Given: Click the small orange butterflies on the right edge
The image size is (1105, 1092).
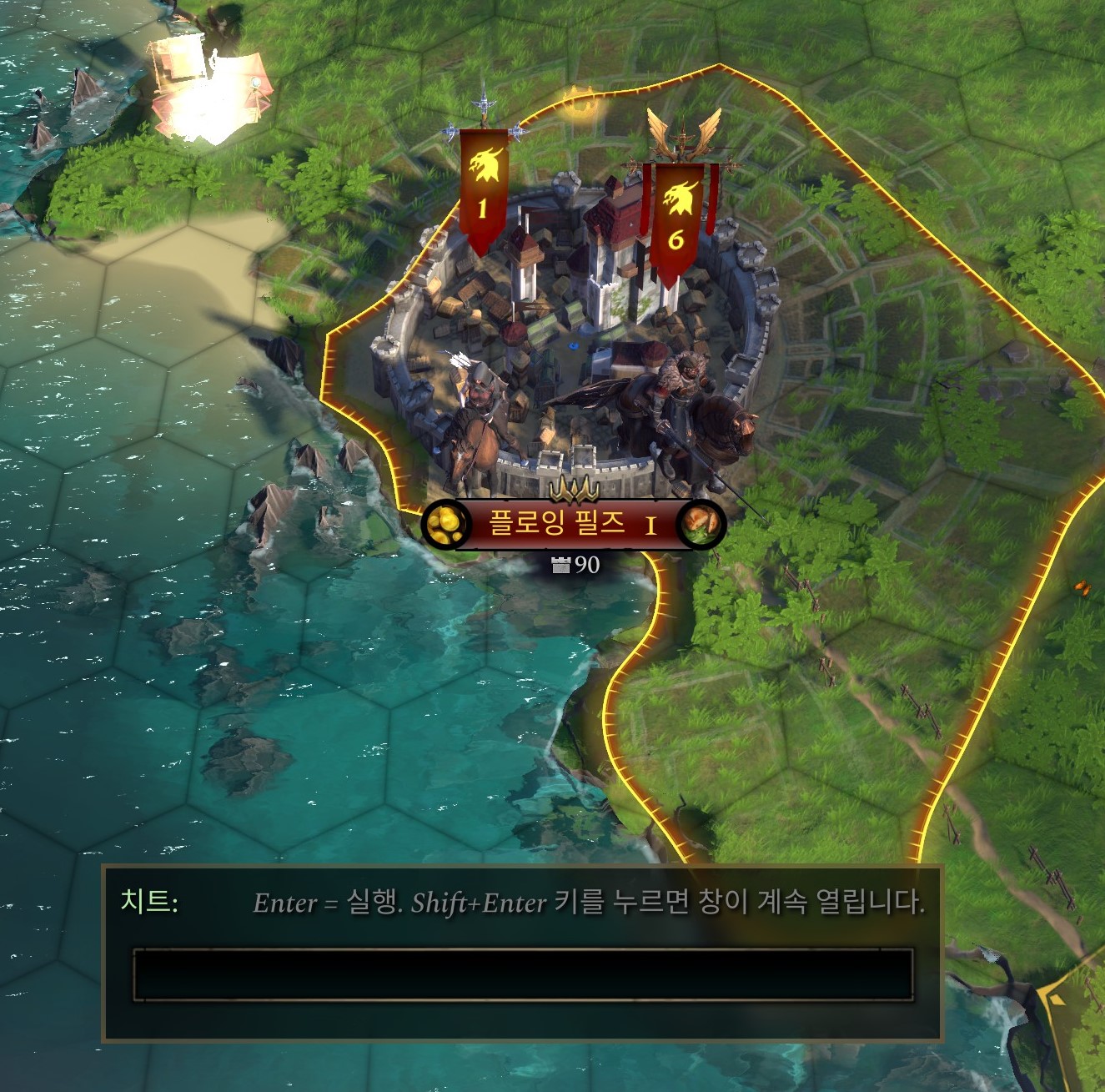Looking at the screenshot, I should (1082, 588).
